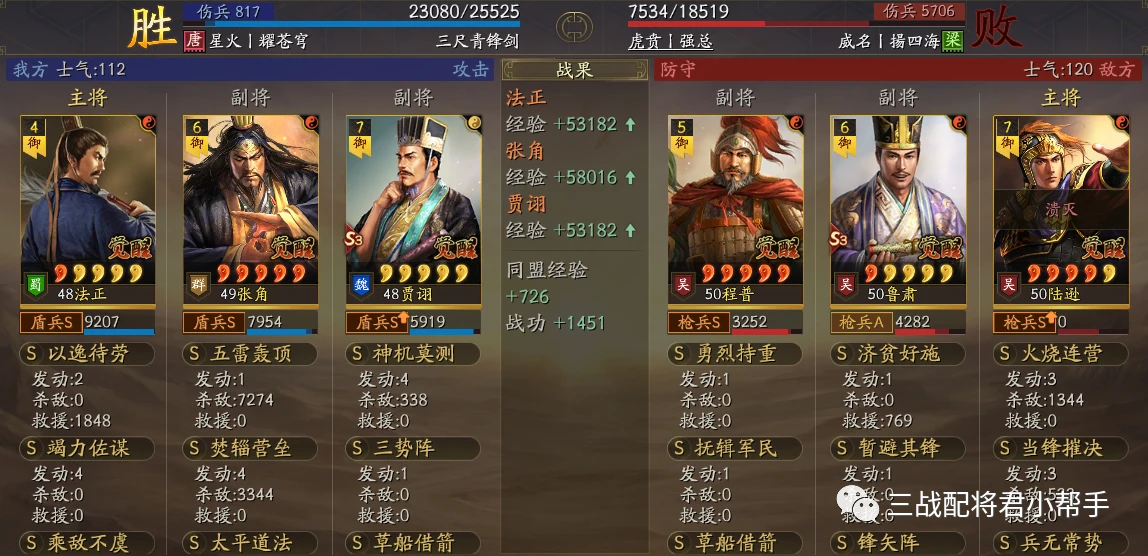This screenshot has height=556, width=1148.
Task: Select the 张角 general card
Action: [x=250, y=210]
